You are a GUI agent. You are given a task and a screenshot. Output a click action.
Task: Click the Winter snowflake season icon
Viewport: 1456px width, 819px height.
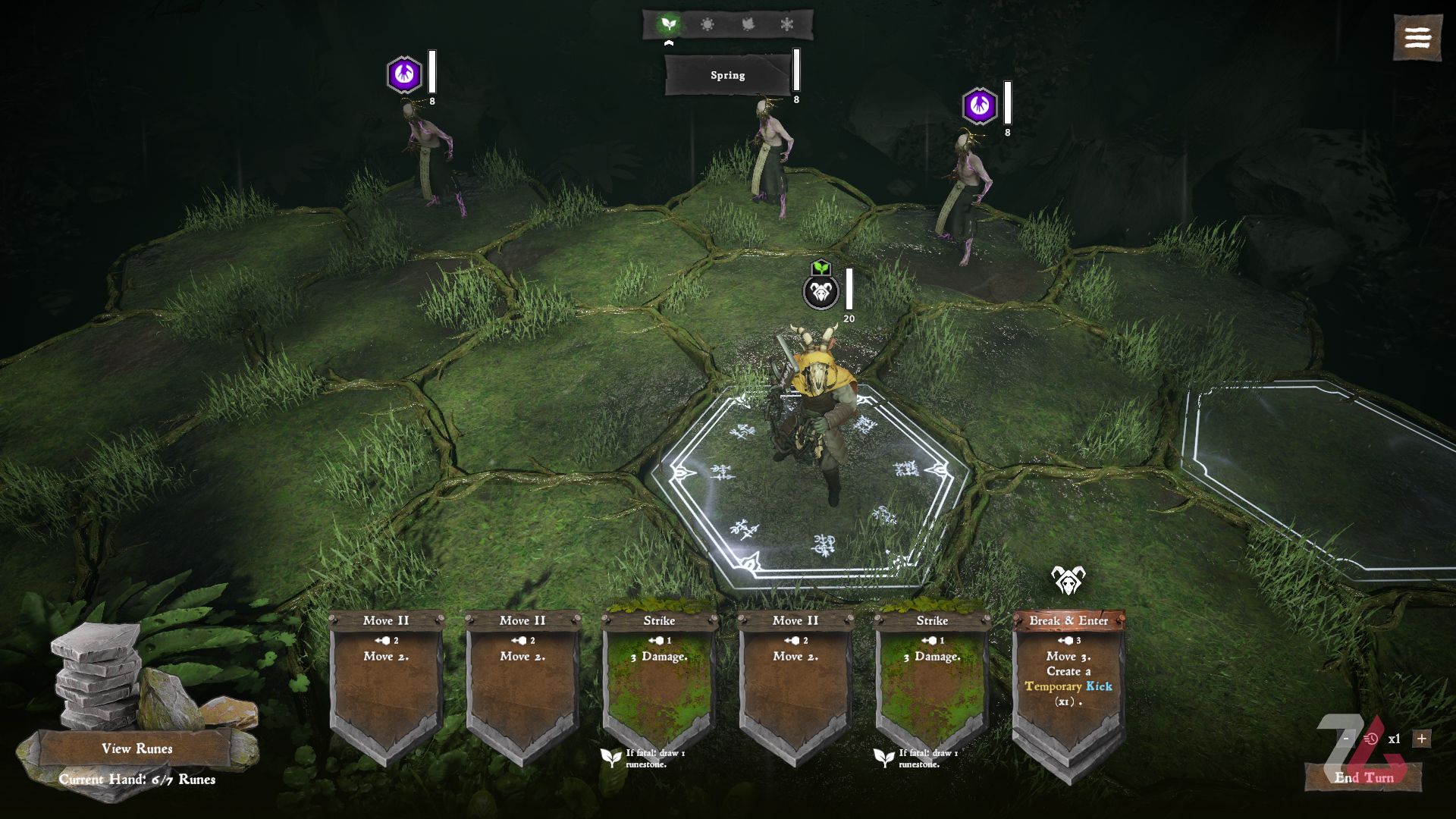787,25
